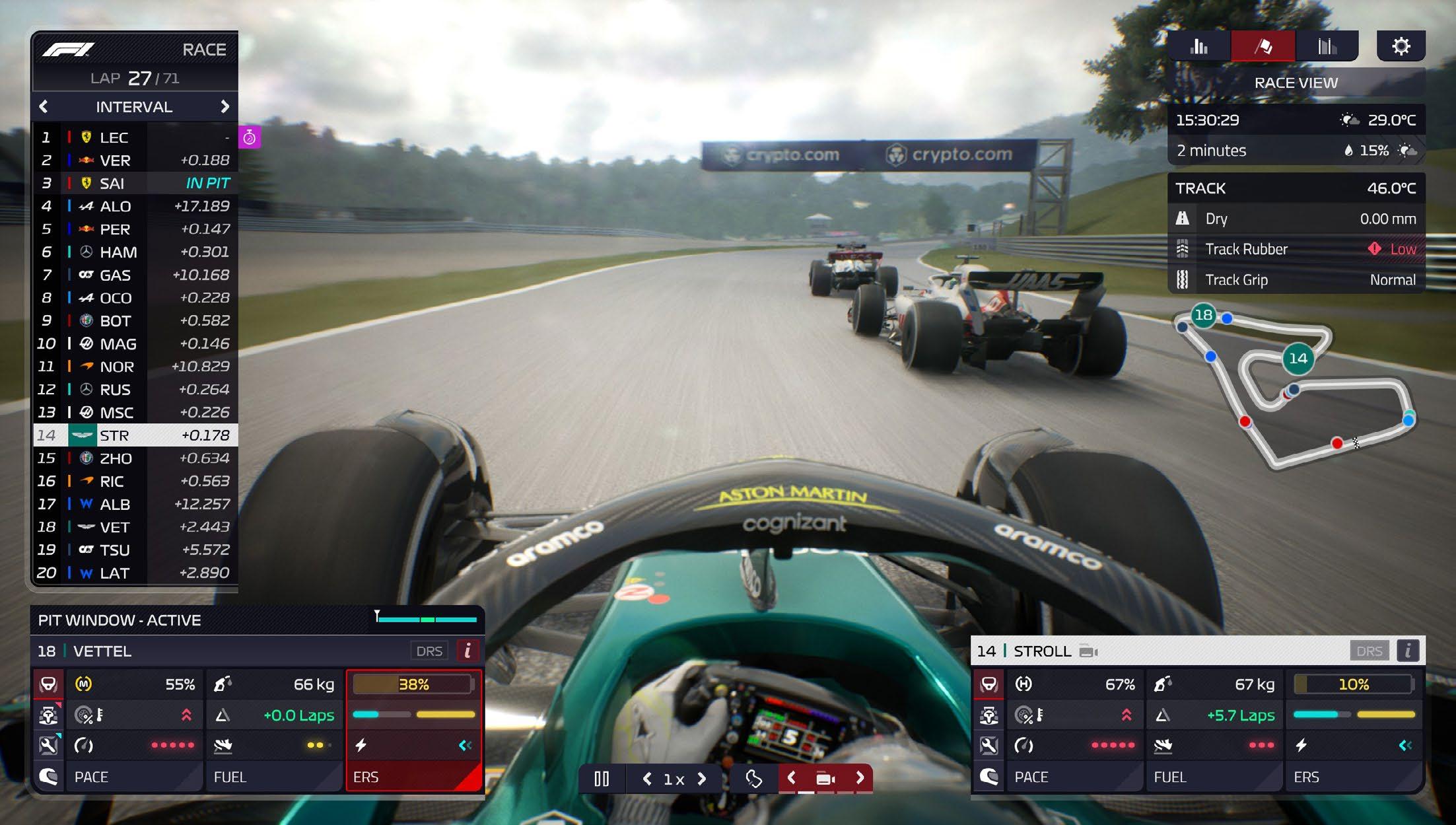This screenshot has height=825, width=1456.
Task: Pause the race simulation
Action: pos(601,779)
